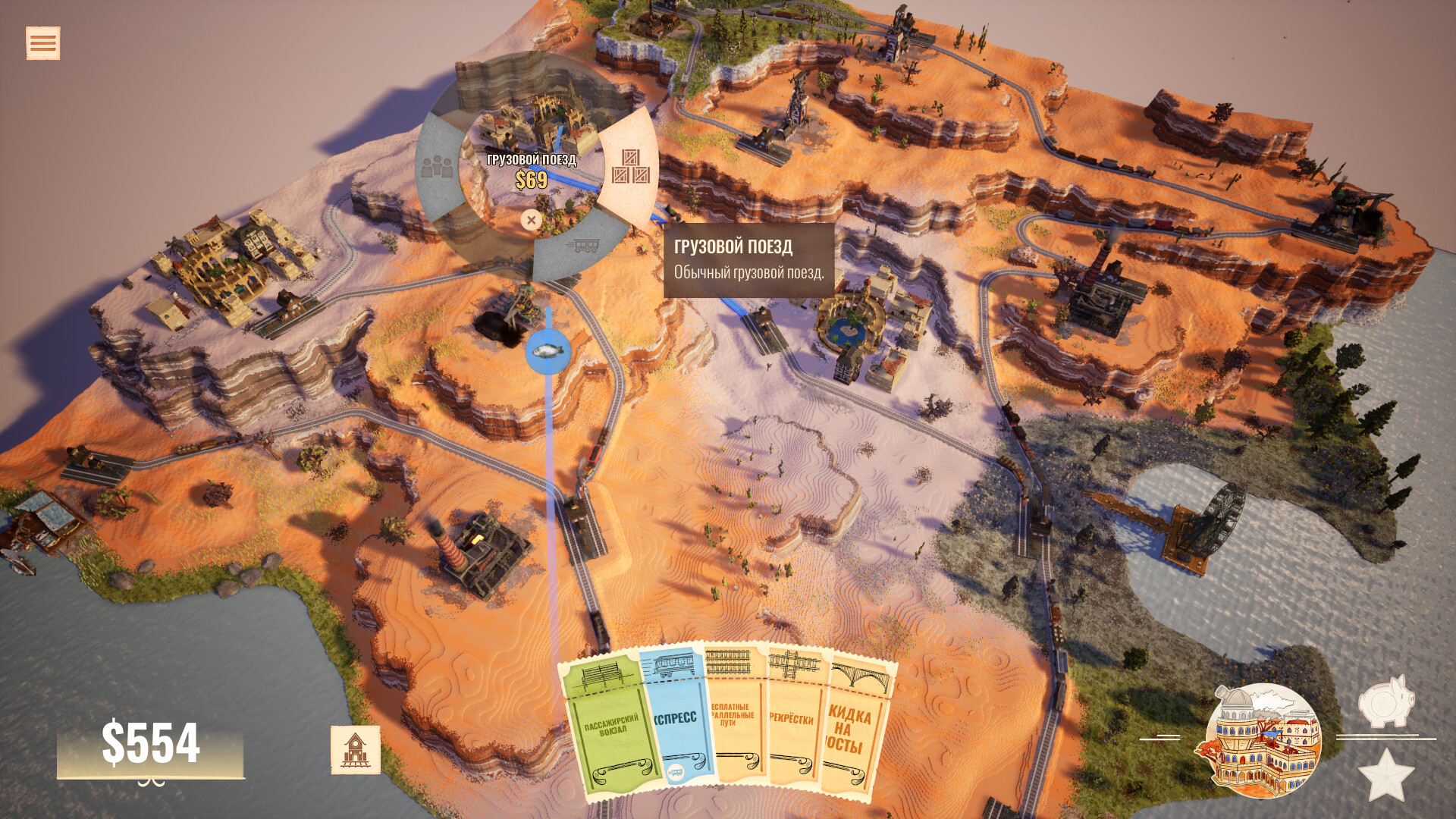Pick the express train wagon option
The image size is (1456, 819).
click(582, 246)
